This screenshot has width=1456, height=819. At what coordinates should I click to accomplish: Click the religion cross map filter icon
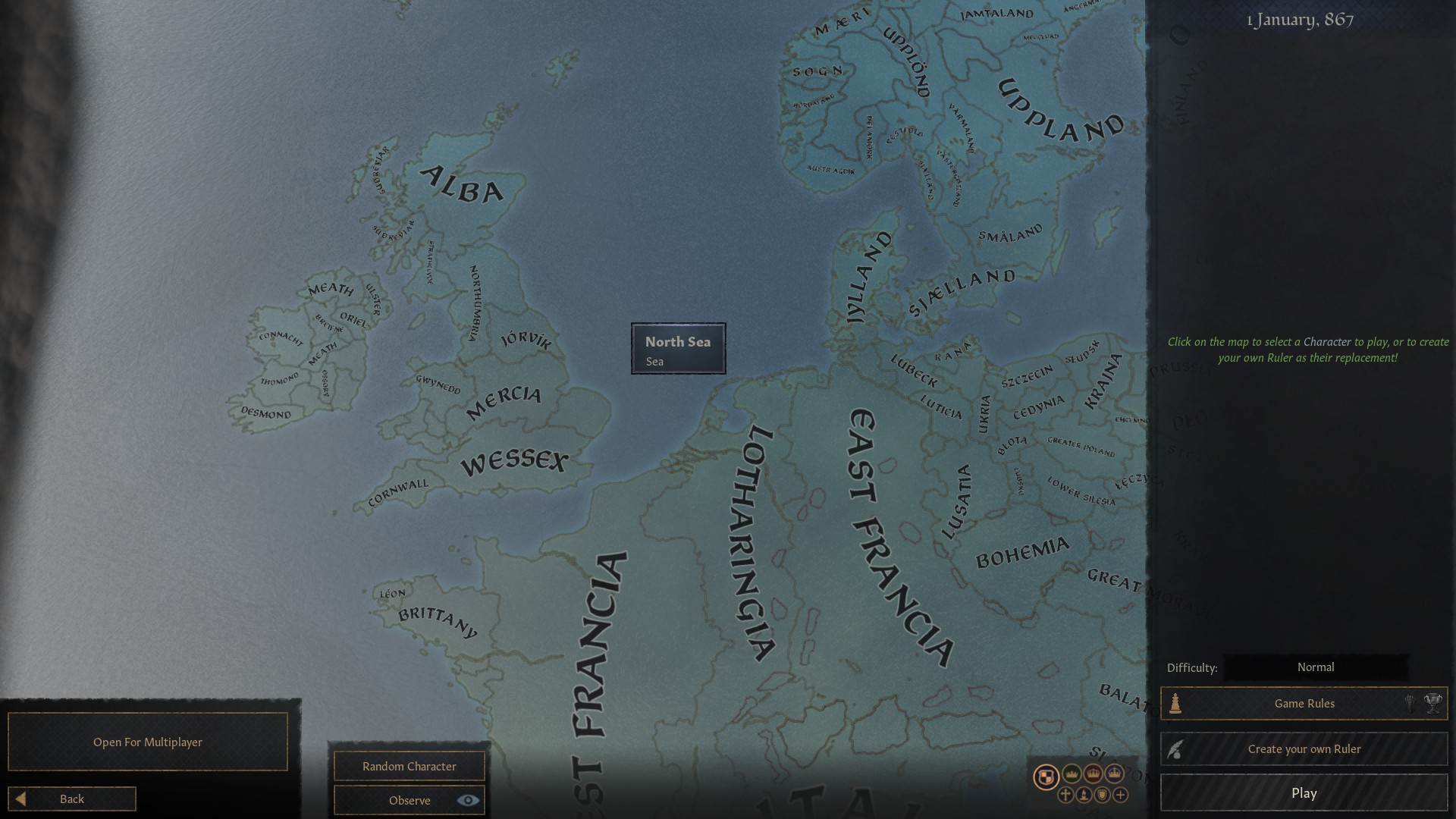pyautogui.click(x=1065, y=796)
